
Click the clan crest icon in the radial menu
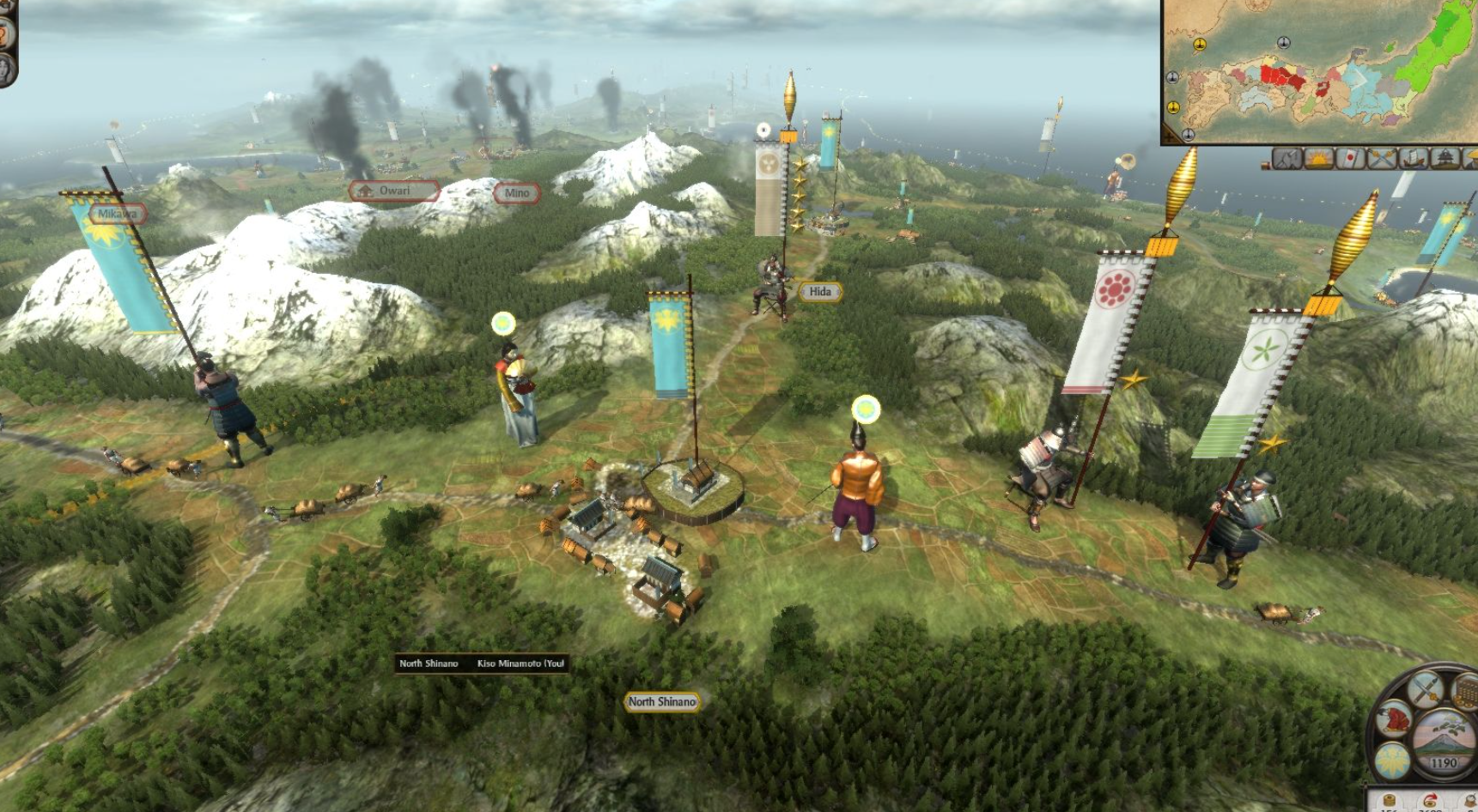1393,762
